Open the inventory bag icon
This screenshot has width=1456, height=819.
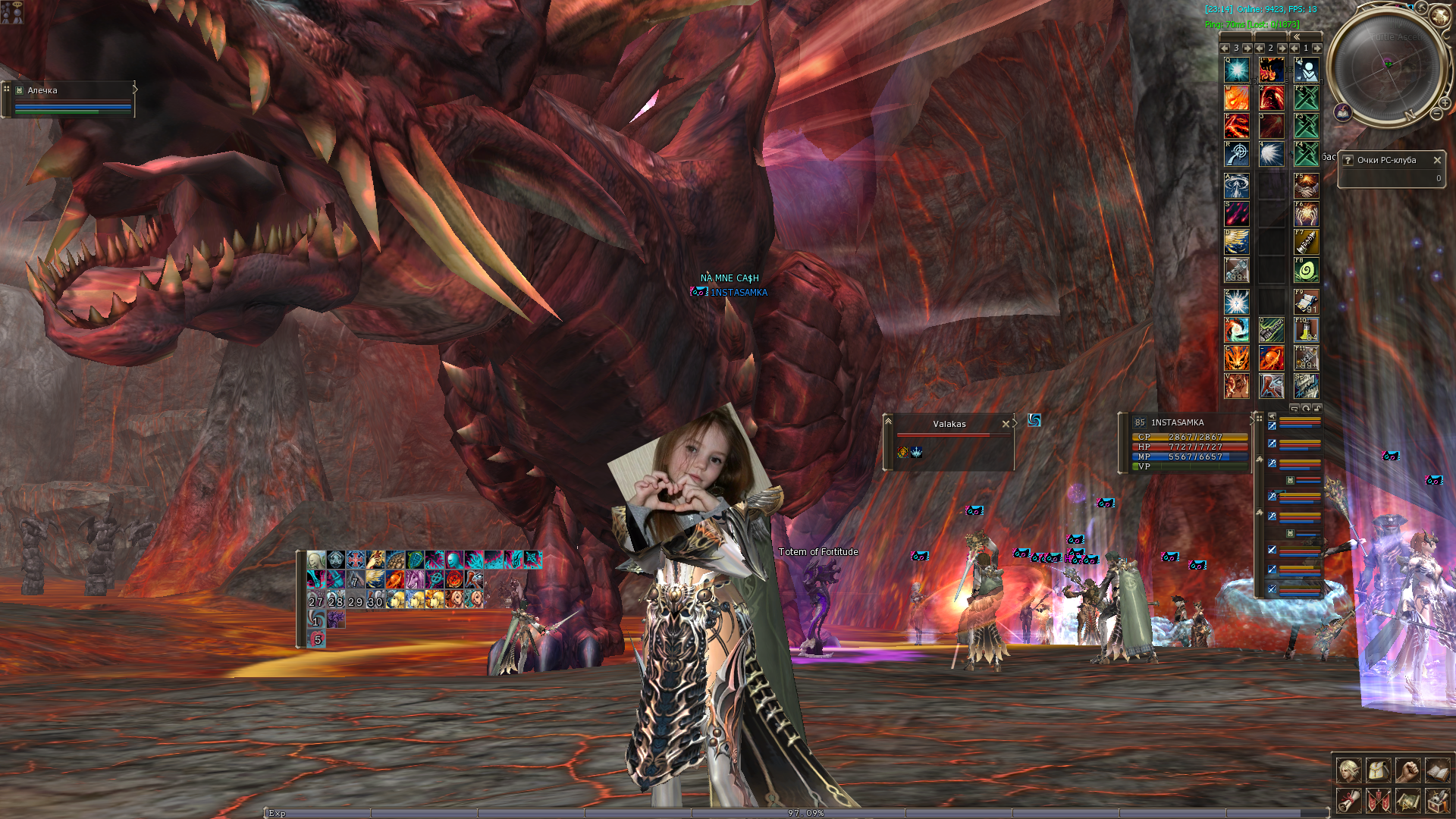coord(1378,771)
